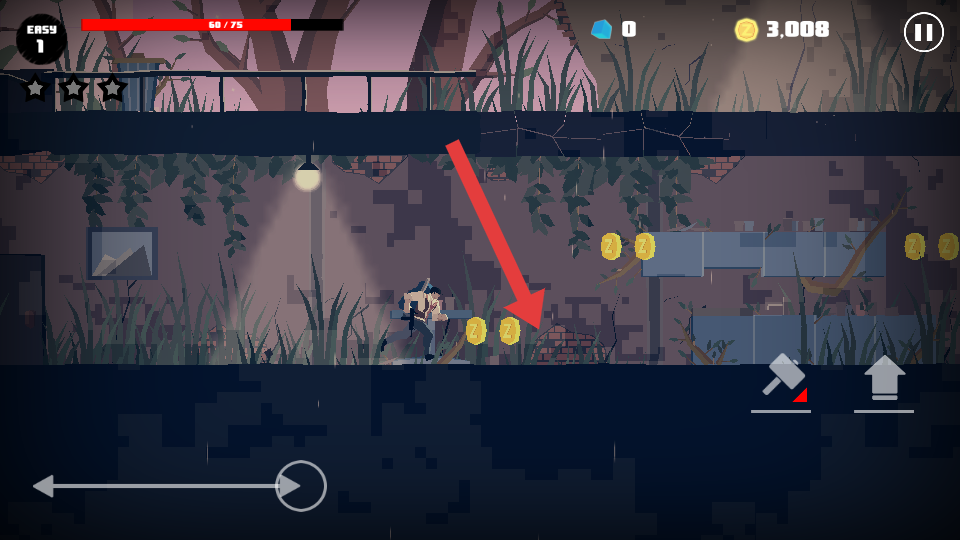
Task: Tap the movement slider's circular knob
Action: pos(301,486)
